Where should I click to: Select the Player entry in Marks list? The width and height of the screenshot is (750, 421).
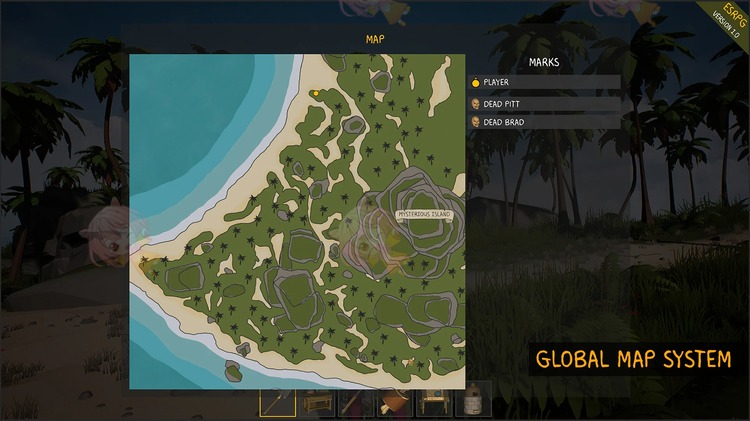[x=545, y=82]
